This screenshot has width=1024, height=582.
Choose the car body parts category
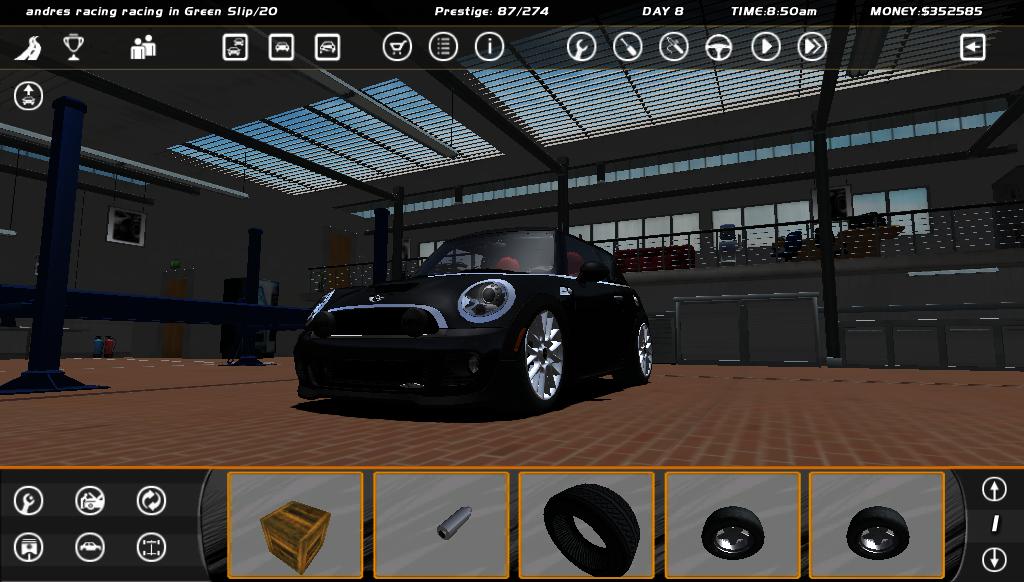point(90,547)
